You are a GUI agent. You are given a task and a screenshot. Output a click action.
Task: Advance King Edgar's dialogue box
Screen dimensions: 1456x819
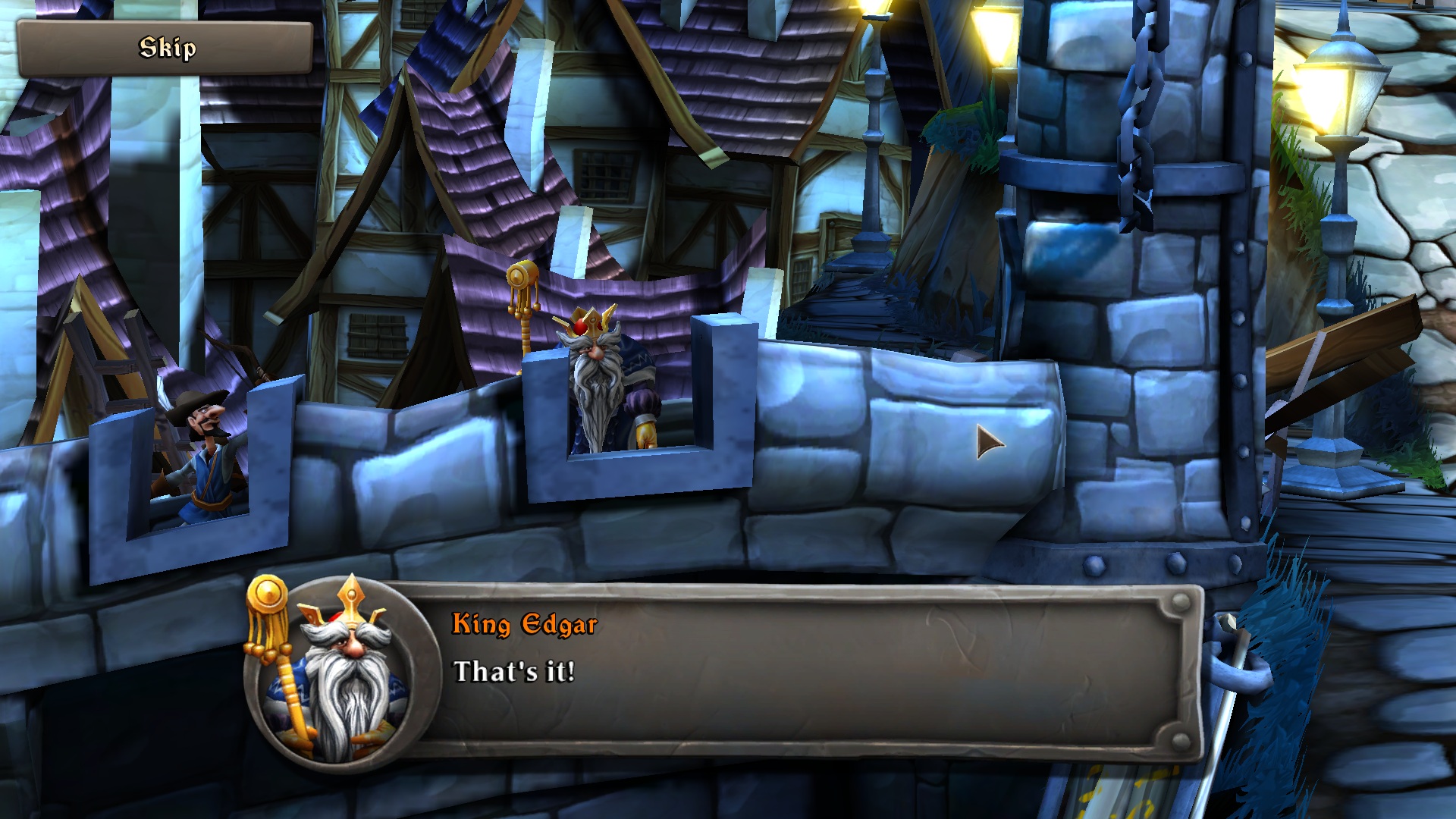pos(804,671)
